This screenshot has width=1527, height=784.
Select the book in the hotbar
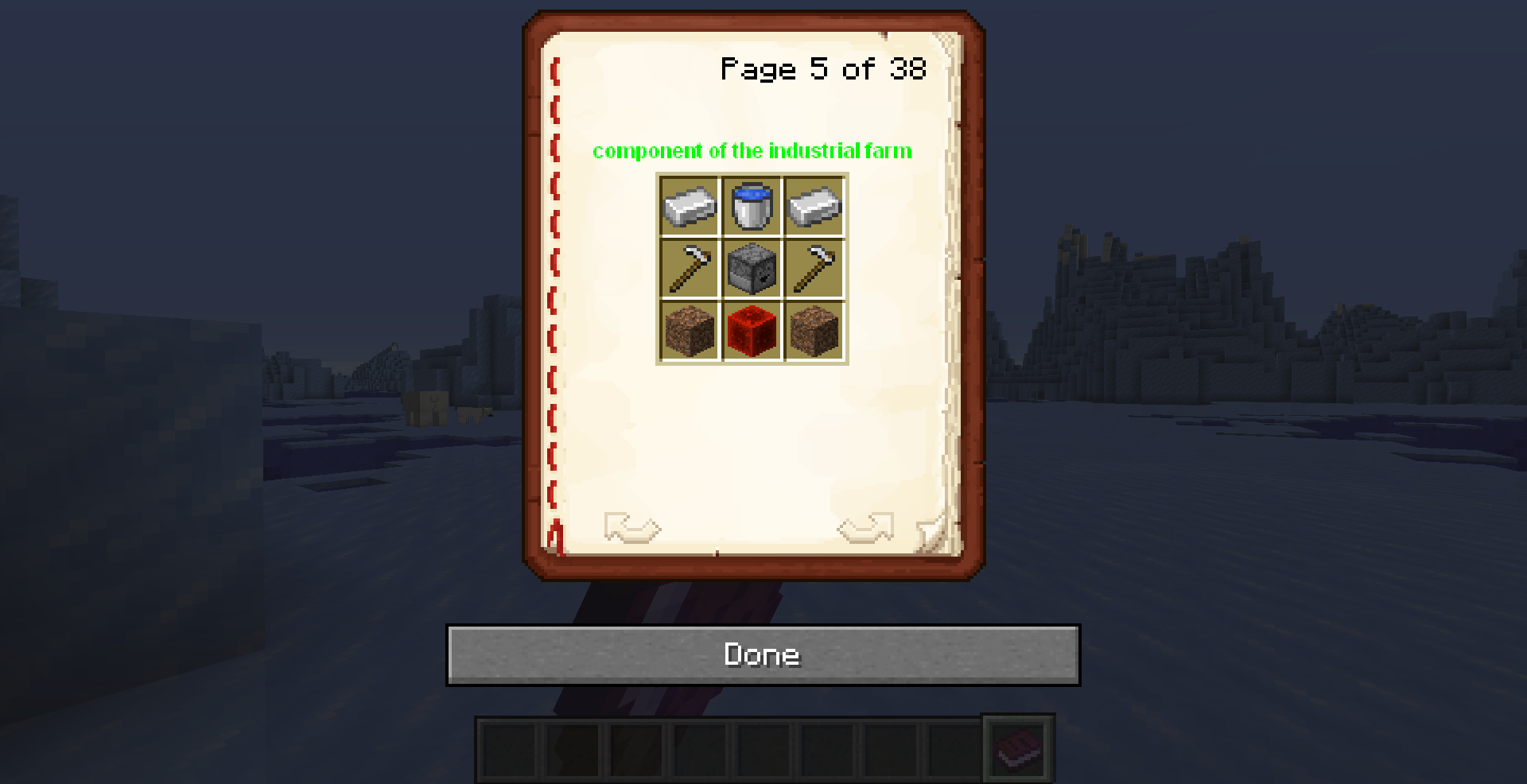pyautogui.click(x=1019, y=747)
